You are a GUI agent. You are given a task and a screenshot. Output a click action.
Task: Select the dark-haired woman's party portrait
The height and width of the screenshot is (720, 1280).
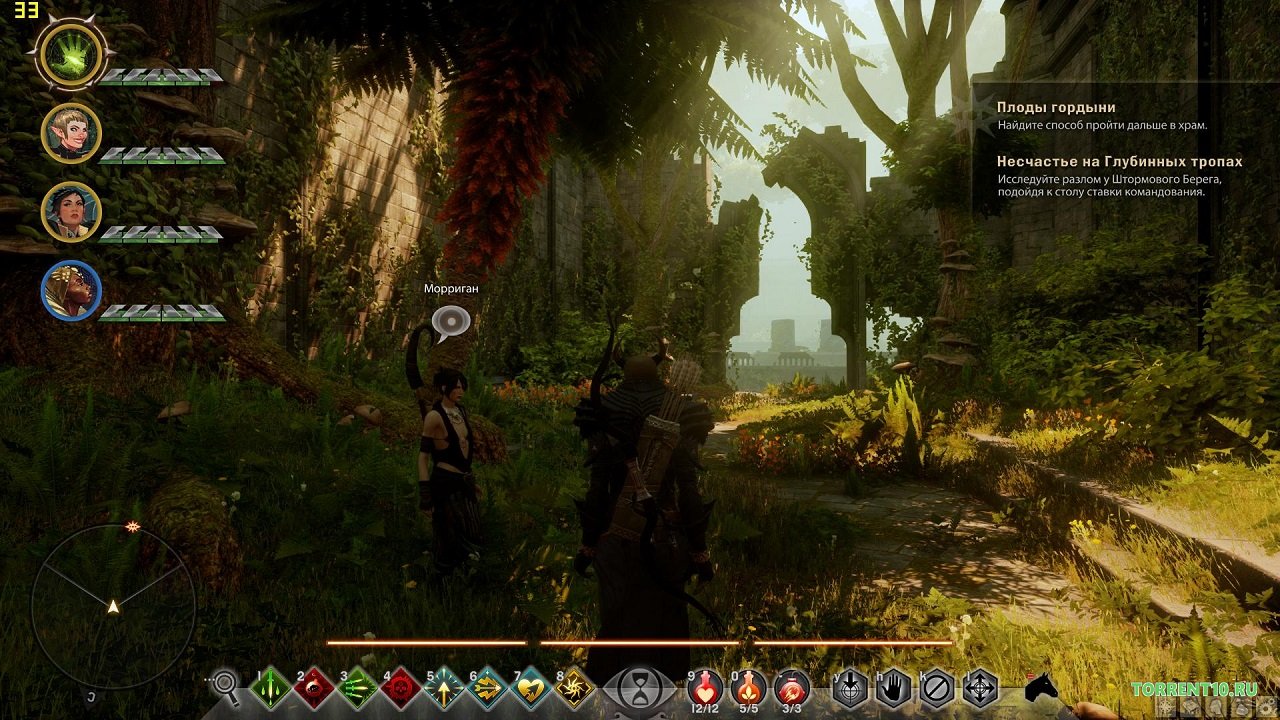[x=71, y=211]
